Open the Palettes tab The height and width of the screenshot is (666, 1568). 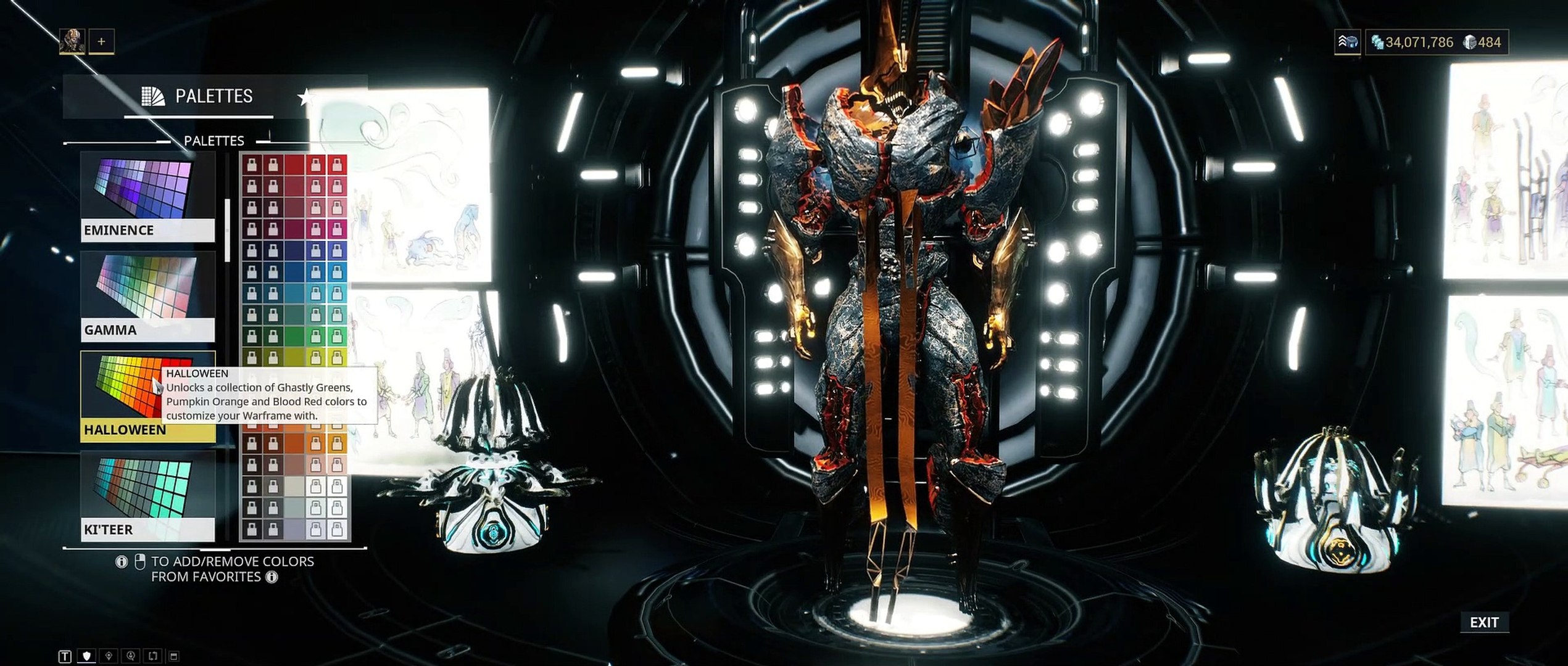198,96
